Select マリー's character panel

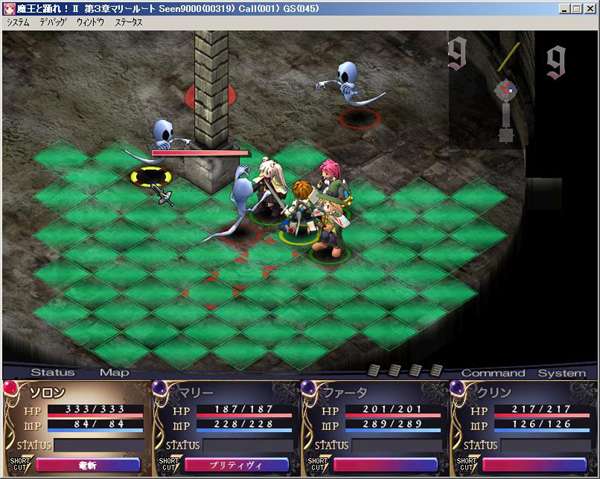coord(224,420)
